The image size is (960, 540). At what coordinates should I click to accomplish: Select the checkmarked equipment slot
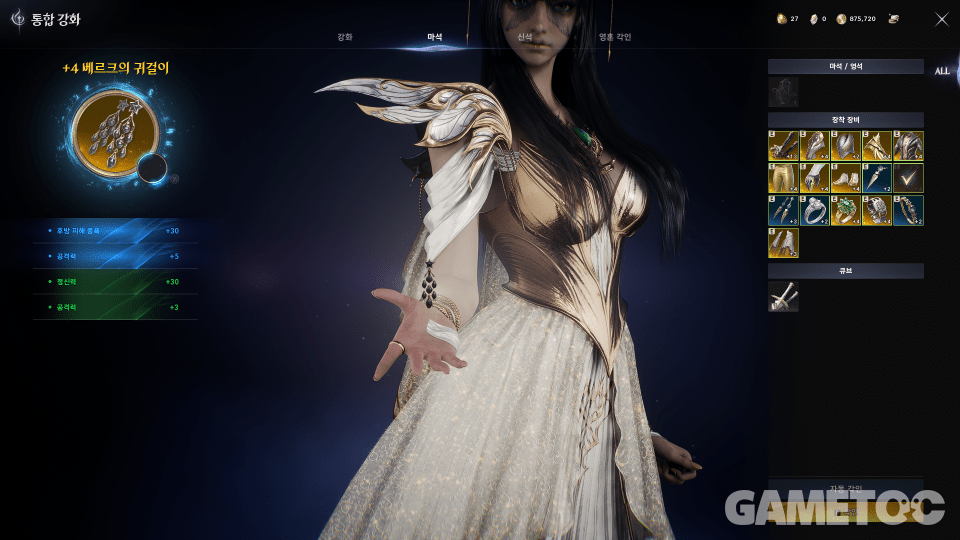pos(908,178)
